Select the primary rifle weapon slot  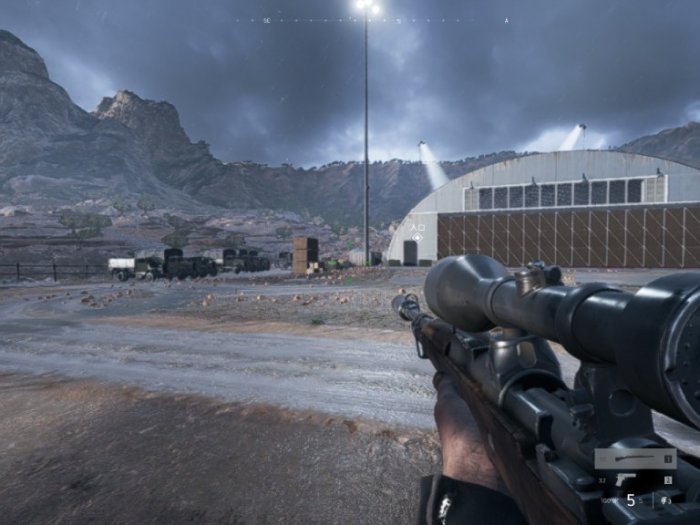click(634, 459)
